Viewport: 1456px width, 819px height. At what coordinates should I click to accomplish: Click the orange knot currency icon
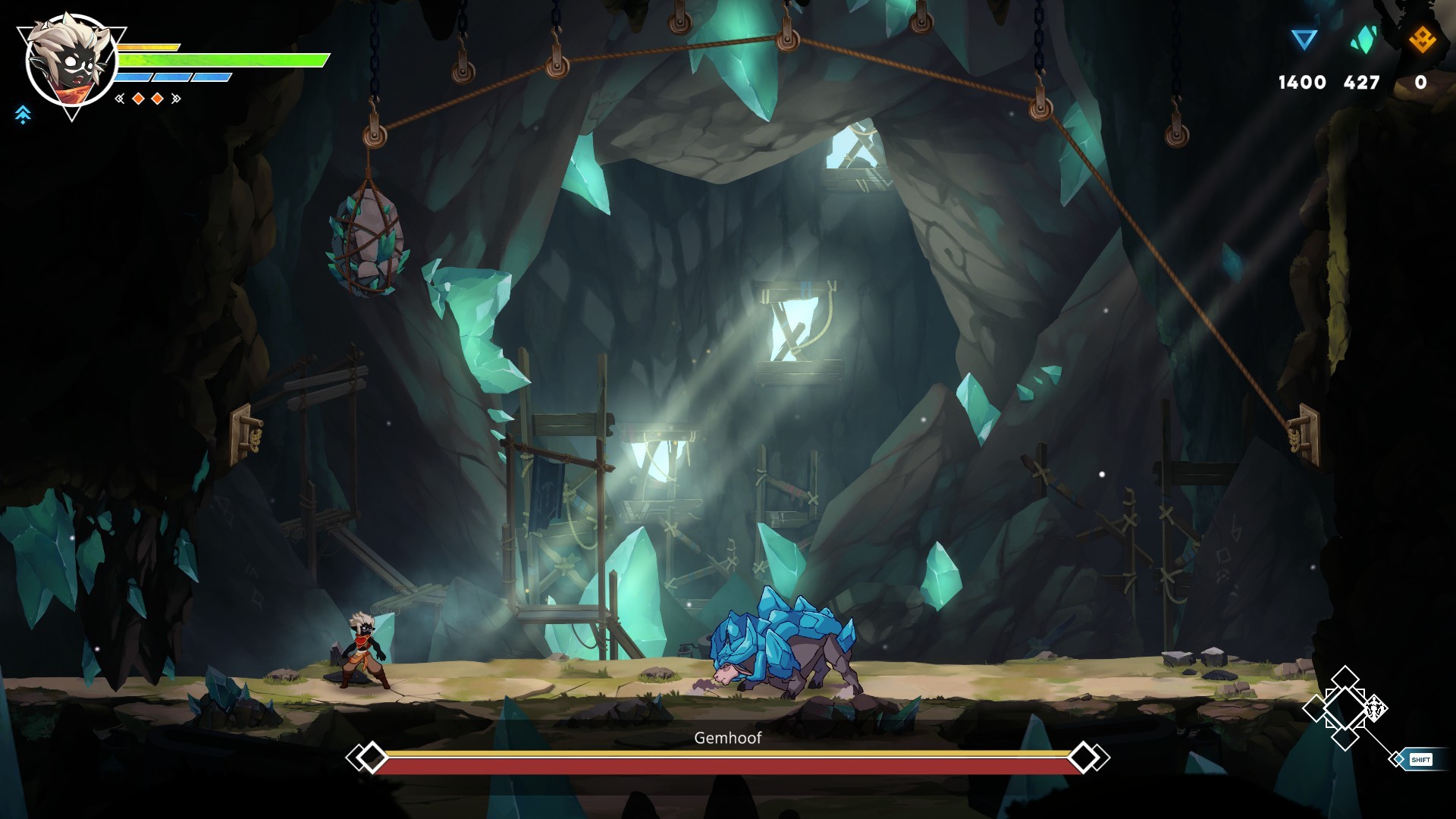(1422, 39)
